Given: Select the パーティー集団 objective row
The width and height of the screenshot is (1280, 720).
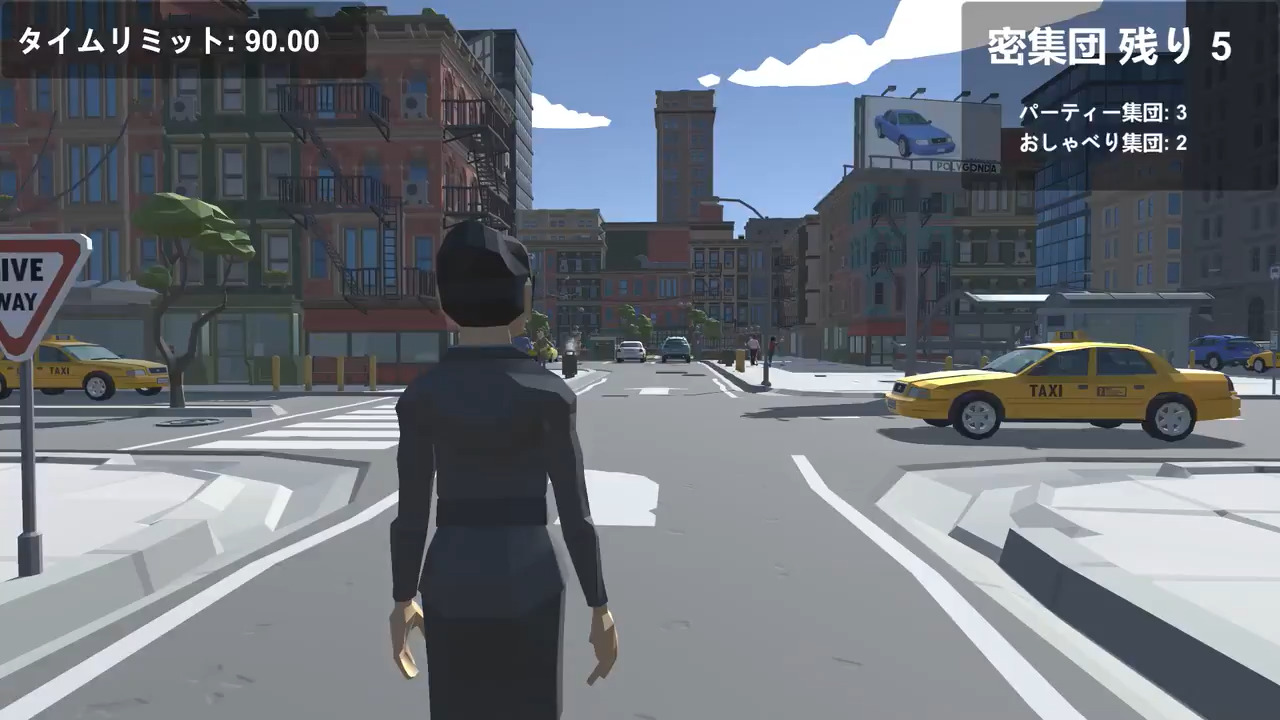Looking at the screenshot, I should coord(1103,112).
